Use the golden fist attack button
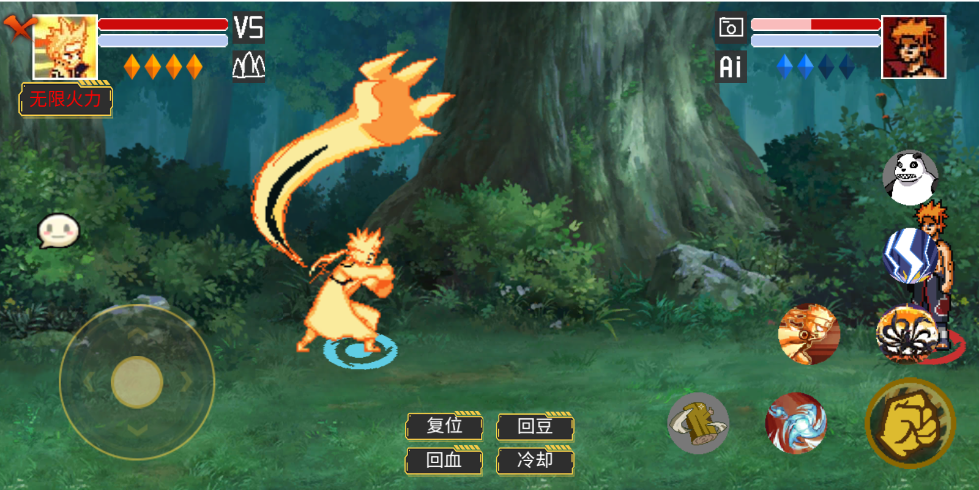The height and width of the screenshot is (490, 979). click(x=910, y=423)
